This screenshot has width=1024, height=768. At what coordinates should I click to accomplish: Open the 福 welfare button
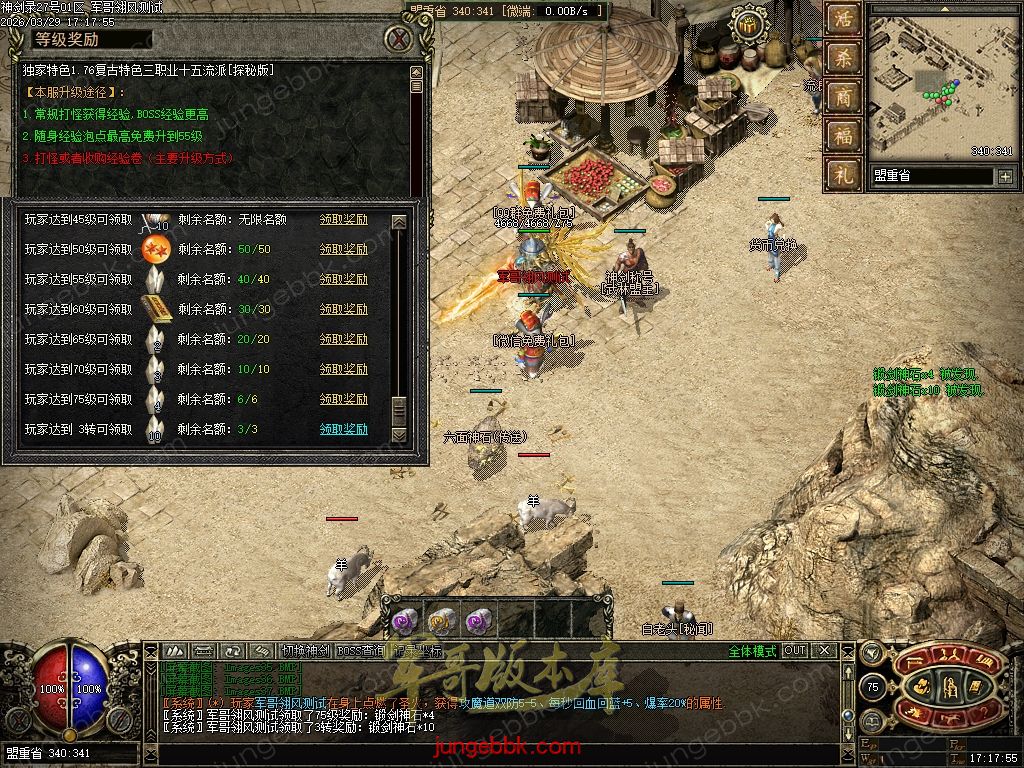(x=842, y=135)
